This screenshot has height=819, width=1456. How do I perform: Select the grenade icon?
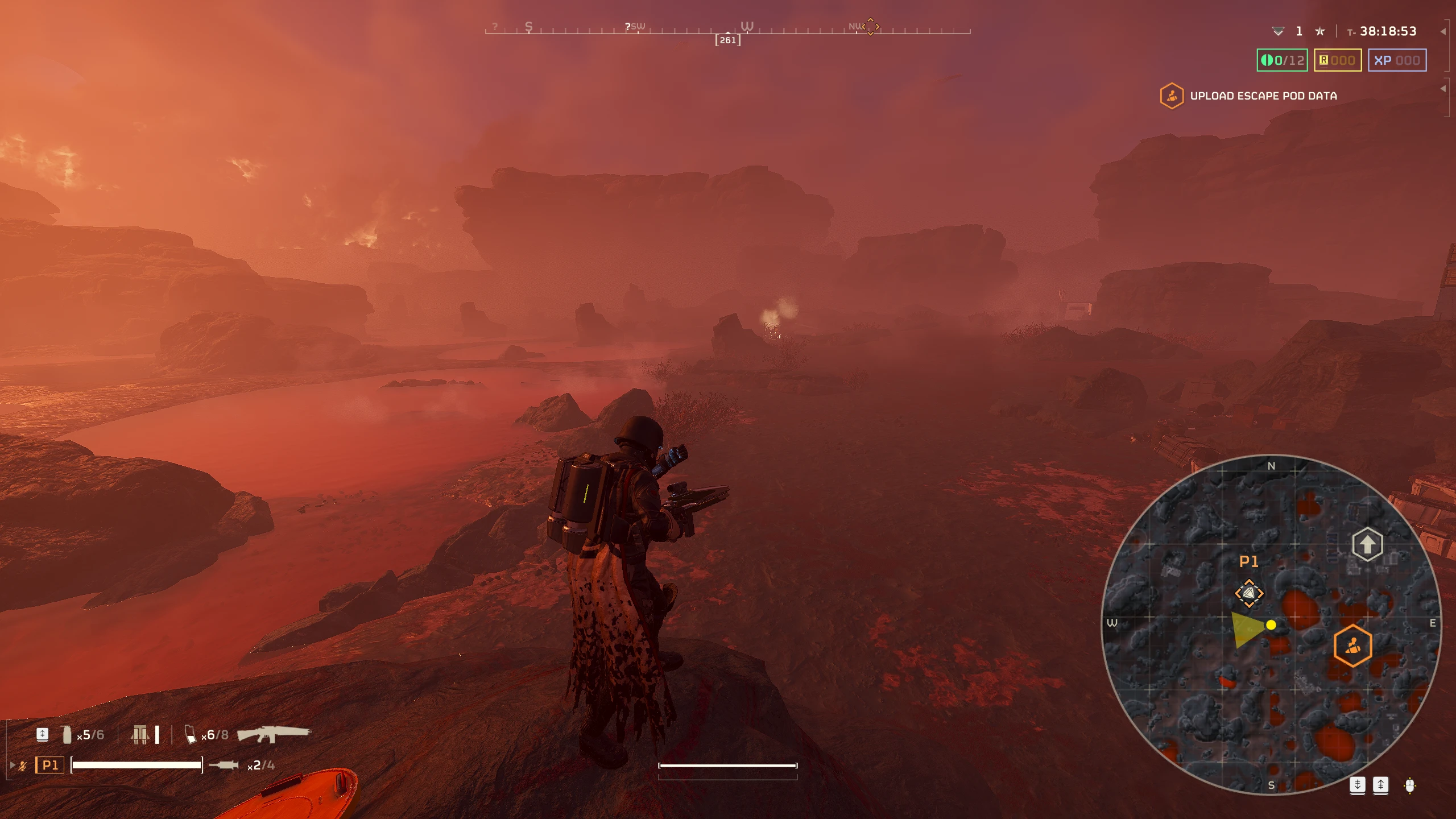point(67,734)
